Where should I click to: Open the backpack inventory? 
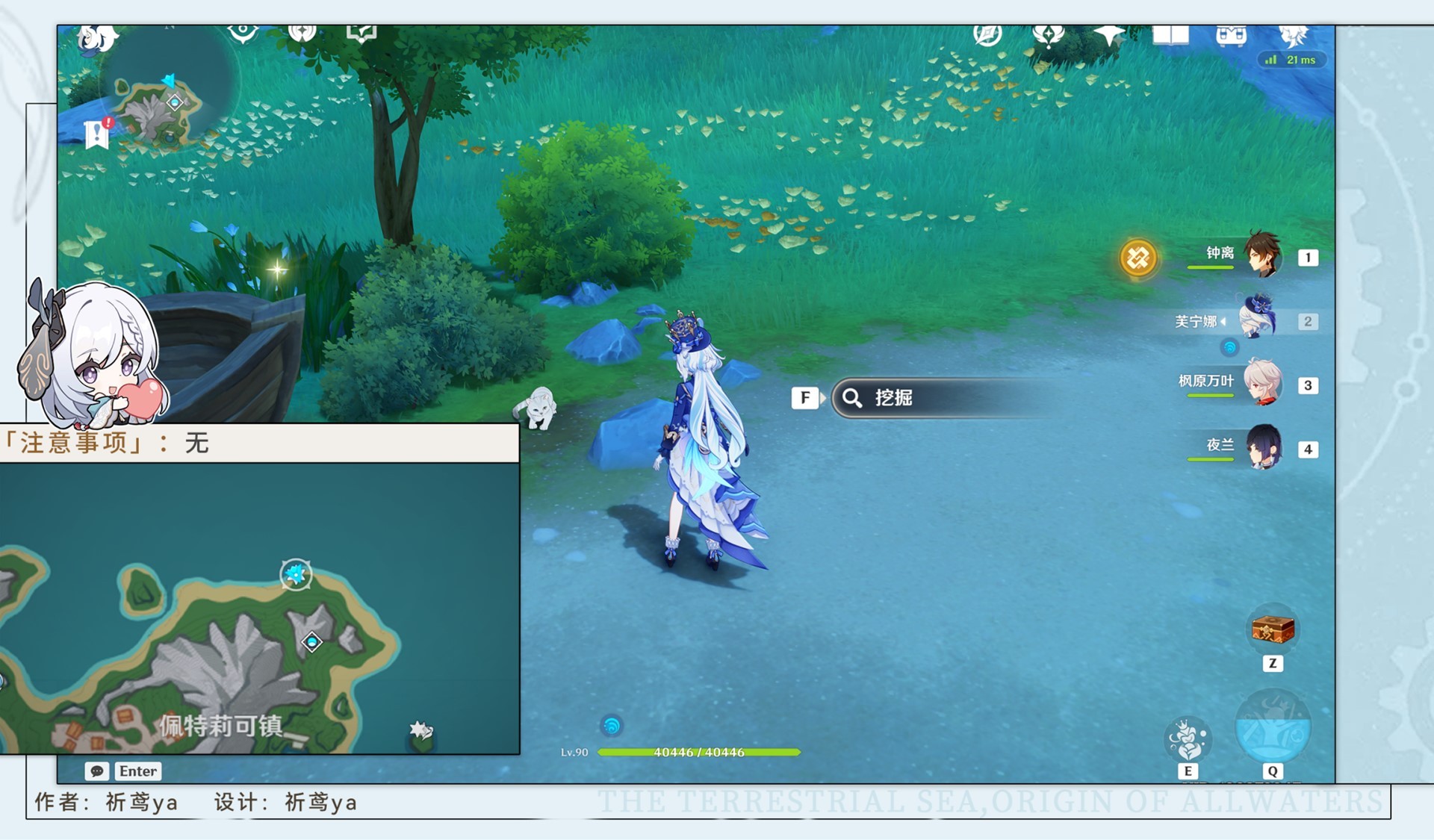point(1231,35)
